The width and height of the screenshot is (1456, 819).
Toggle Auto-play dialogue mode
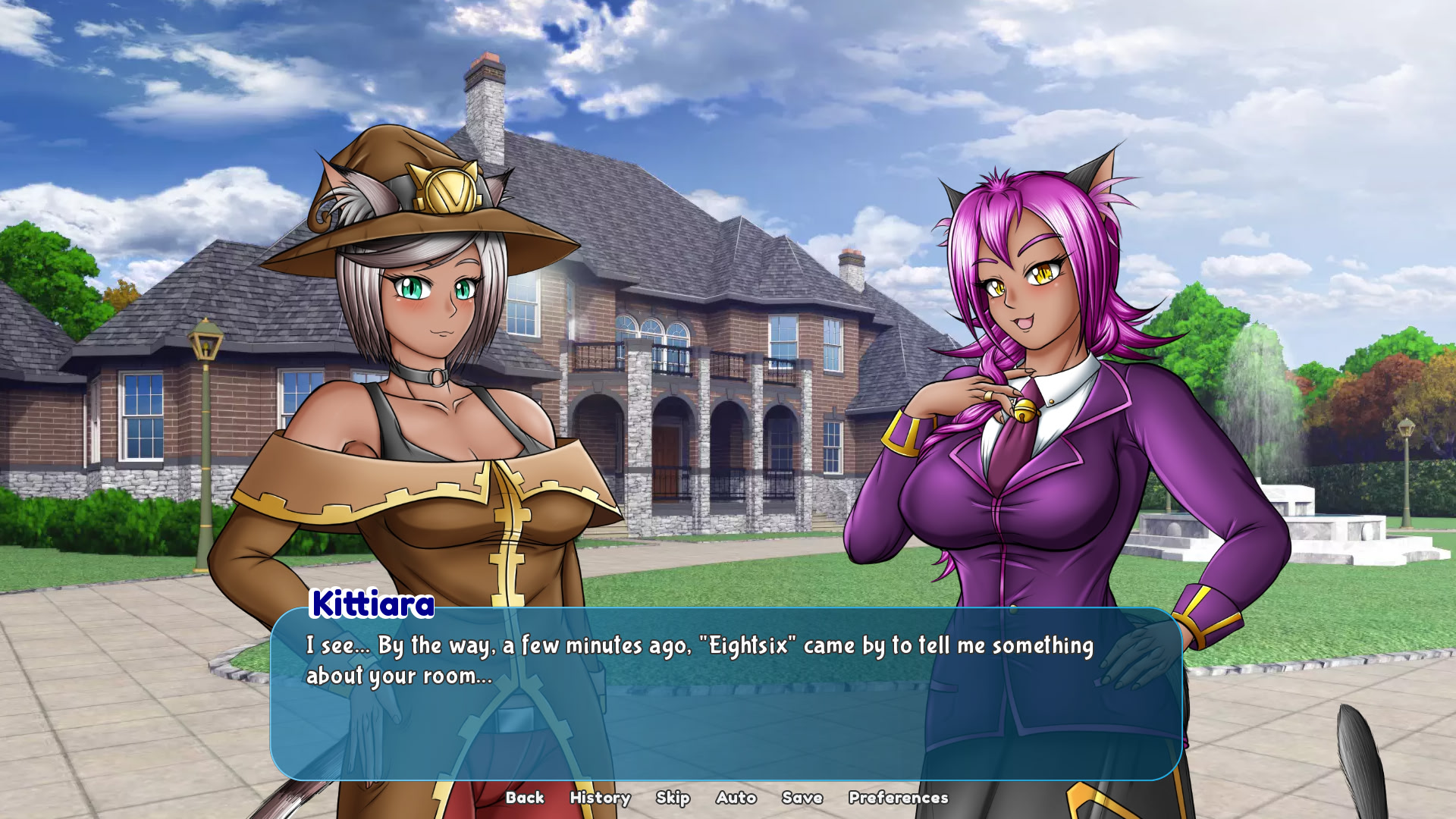click(x=735, y=798)
